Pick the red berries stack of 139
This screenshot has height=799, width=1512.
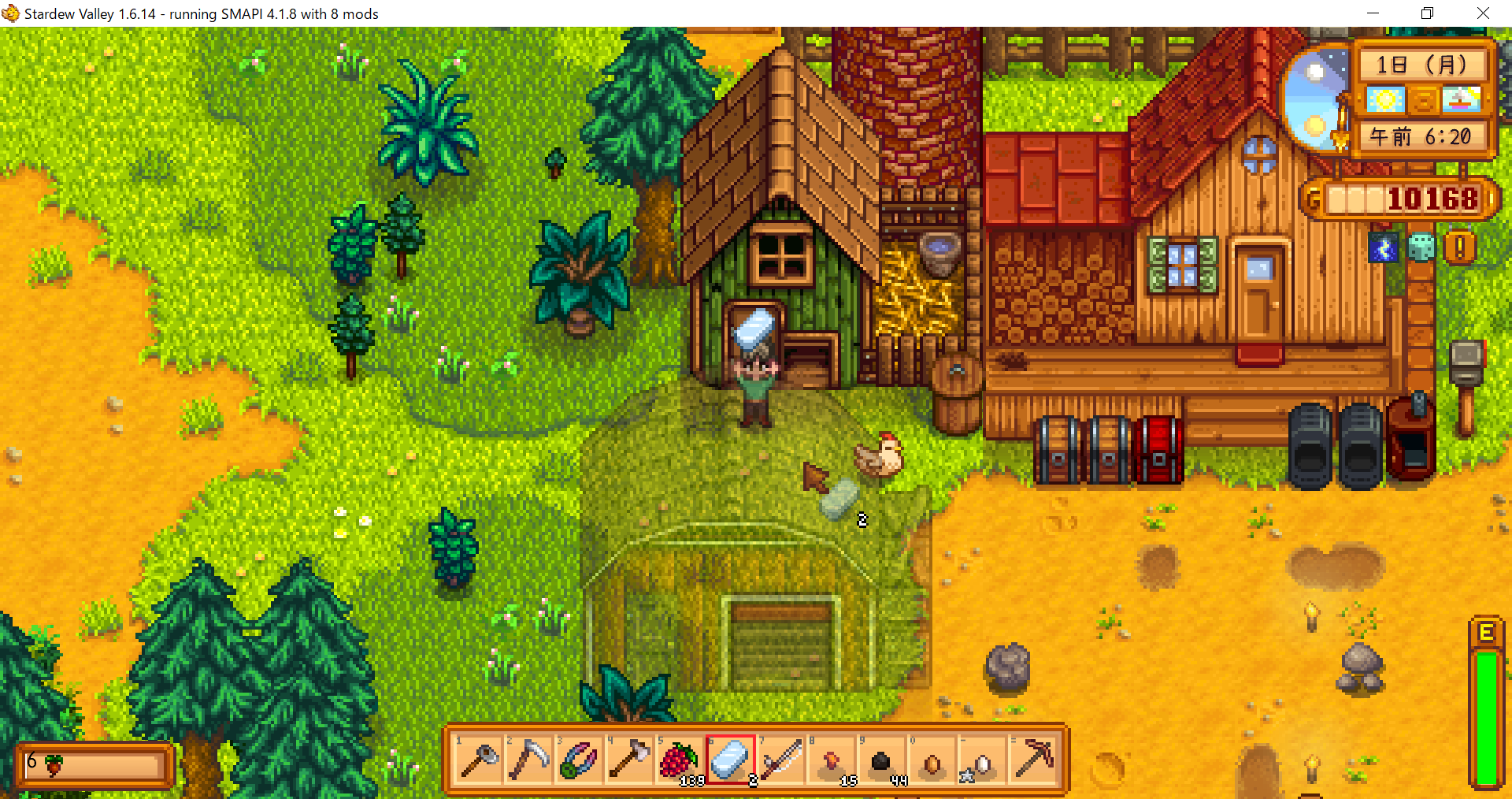tap(680, 760)
